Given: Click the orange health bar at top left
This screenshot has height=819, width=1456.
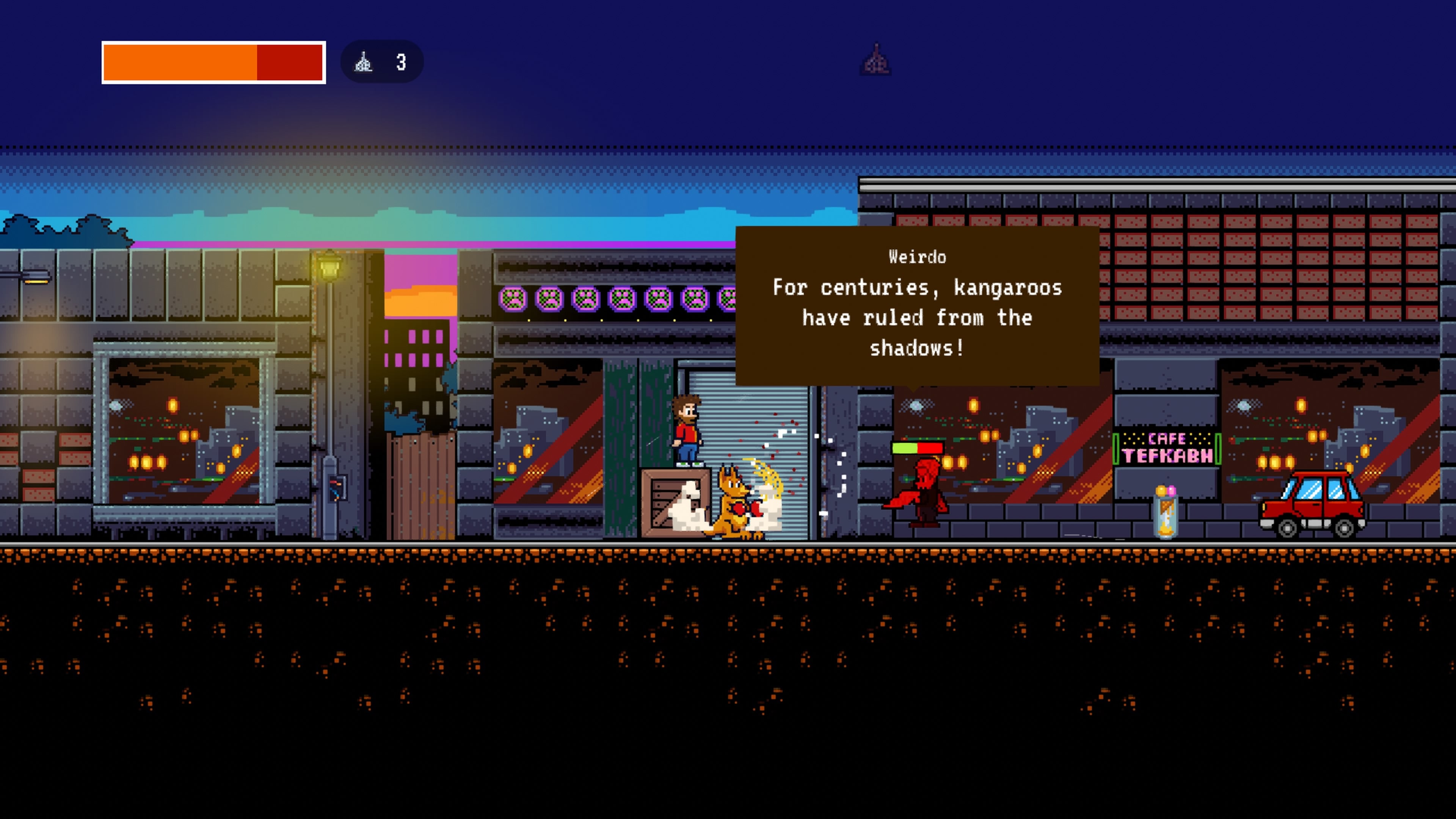Looking at the screenshot, I should tap(181, 63).
